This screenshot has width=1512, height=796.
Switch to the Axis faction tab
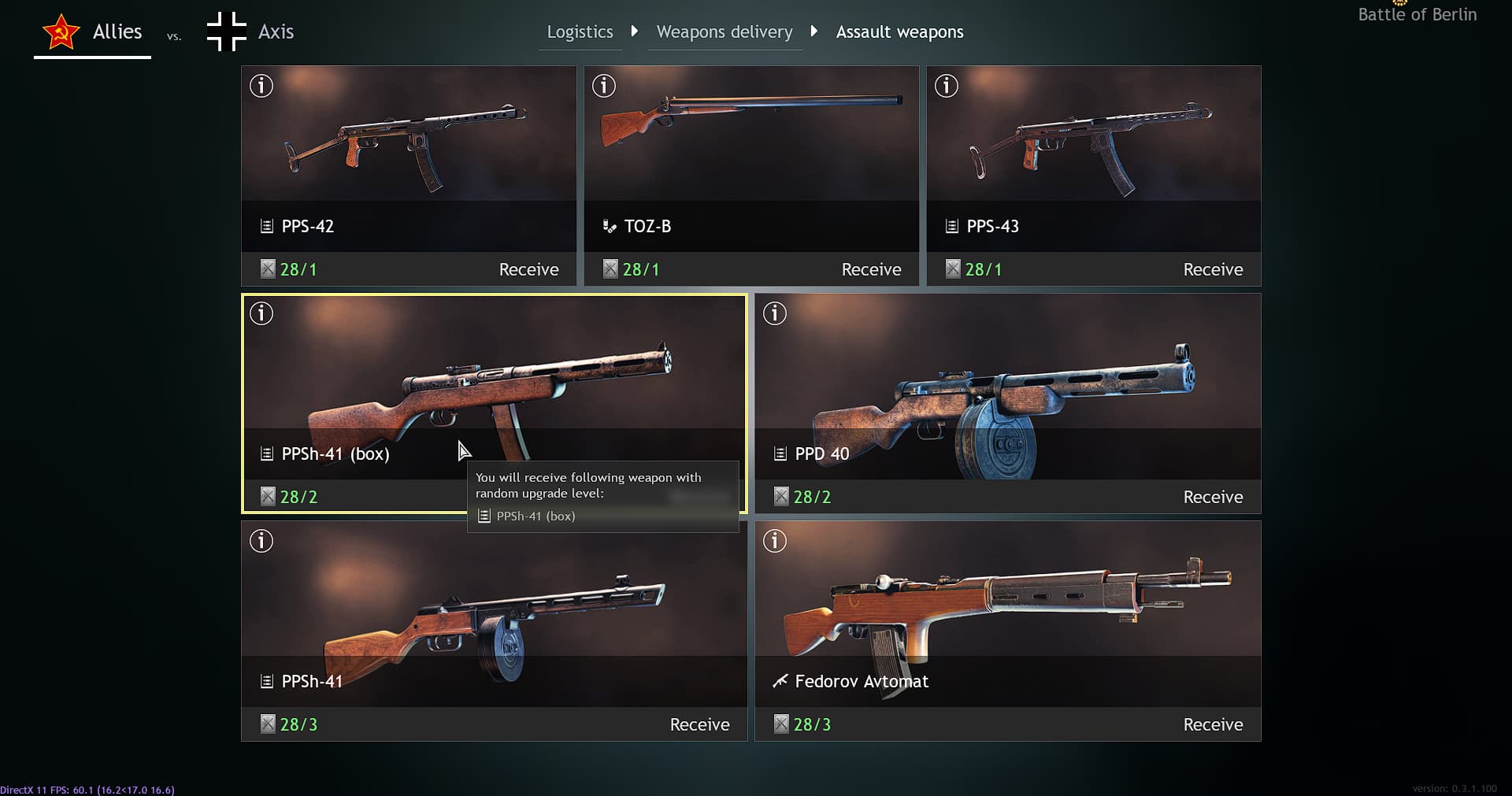click(250, 32)
